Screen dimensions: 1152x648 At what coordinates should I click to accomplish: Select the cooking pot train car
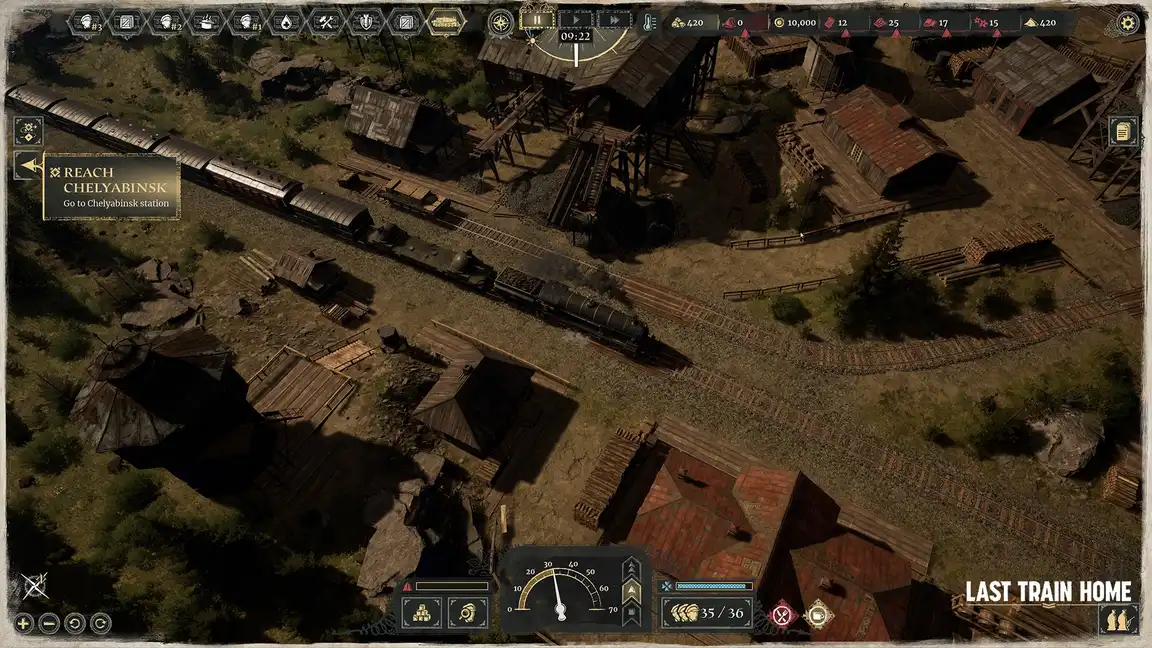point(208,21)
